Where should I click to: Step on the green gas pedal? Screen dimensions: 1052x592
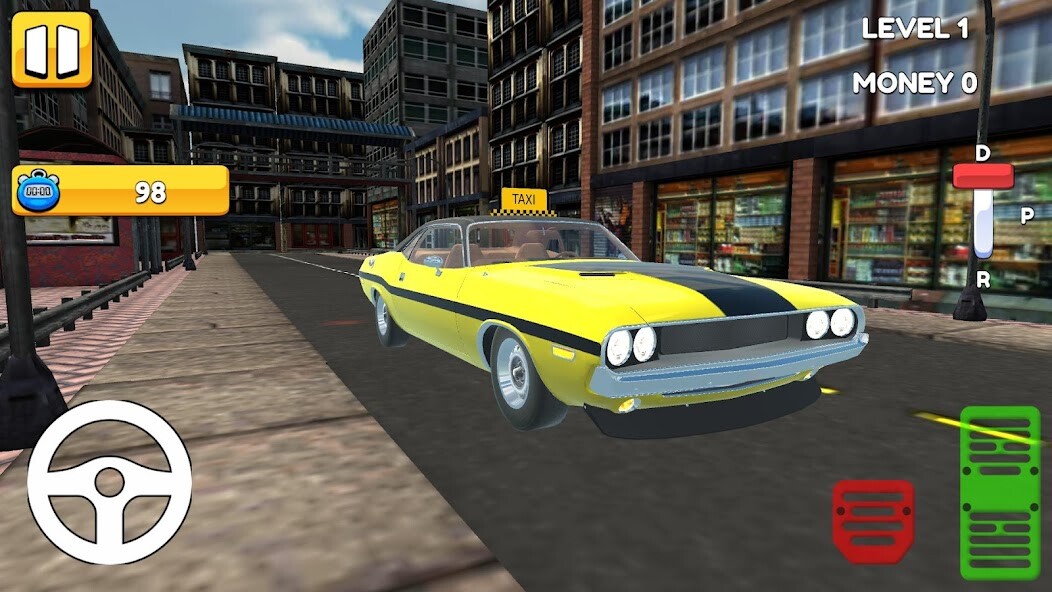point(999,492)
